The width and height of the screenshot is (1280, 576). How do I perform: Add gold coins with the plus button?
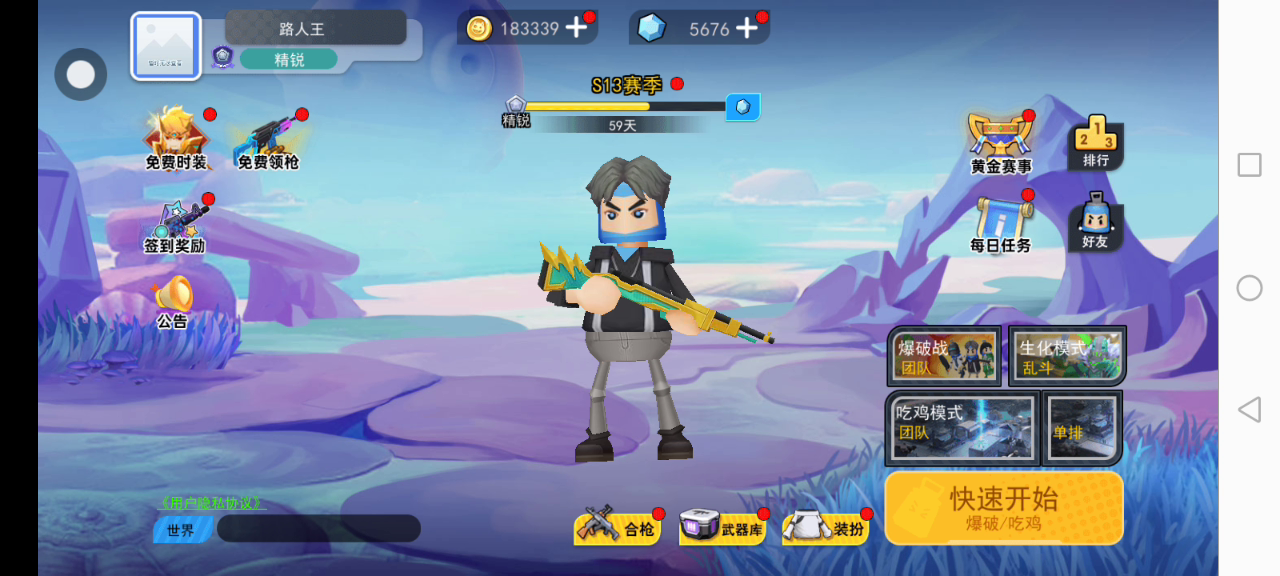[576, 28]
